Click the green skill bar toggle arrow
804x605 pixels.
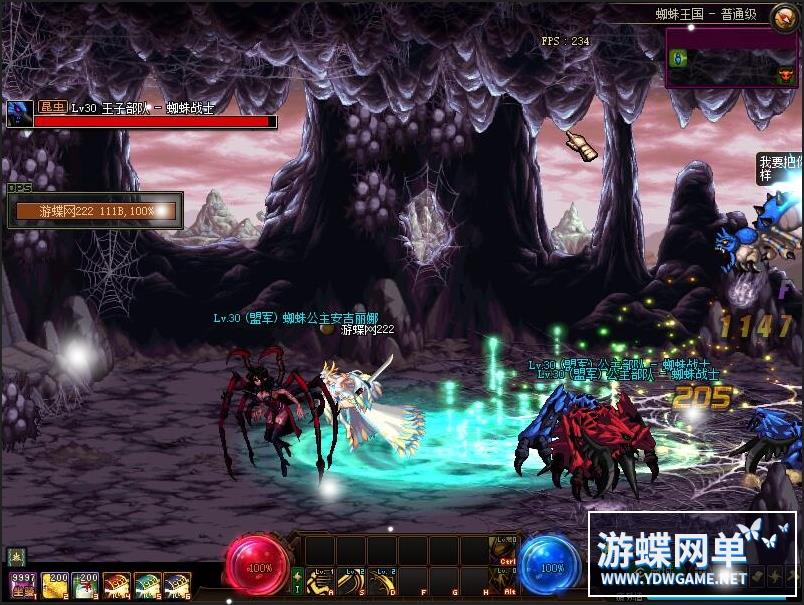click(x=297, y=581)
